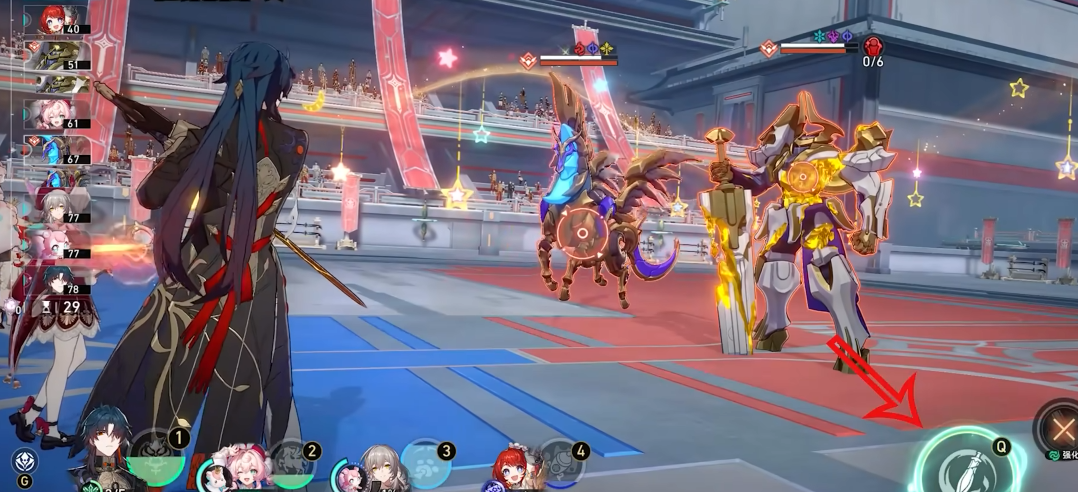Activate the enhanced skill with crossed slashes
The height and width of the screenshot is (492, 1078).
pos(1060,431)
